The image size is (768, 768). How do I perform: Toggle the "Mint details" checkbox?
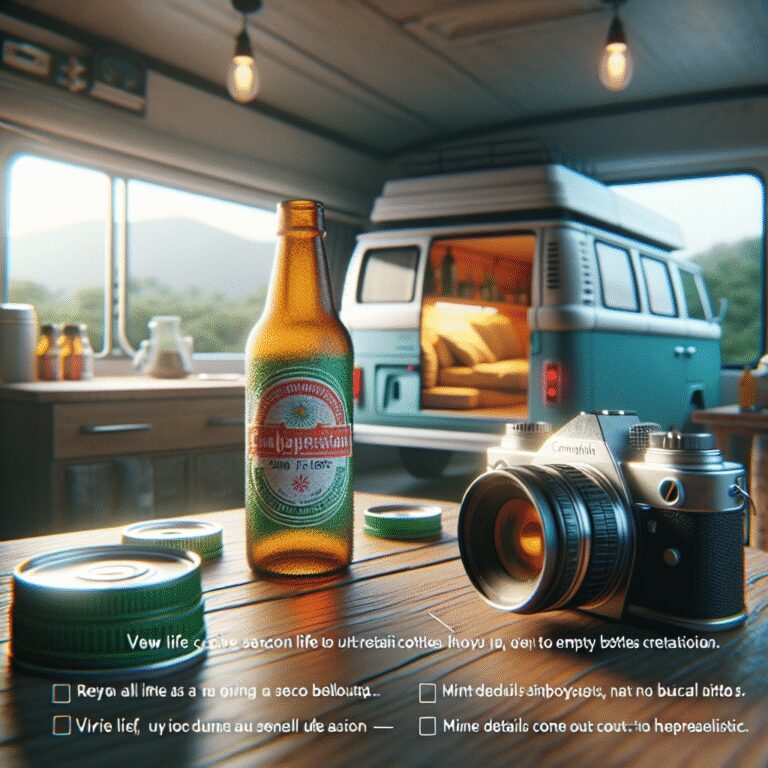(x=427, y=692)
